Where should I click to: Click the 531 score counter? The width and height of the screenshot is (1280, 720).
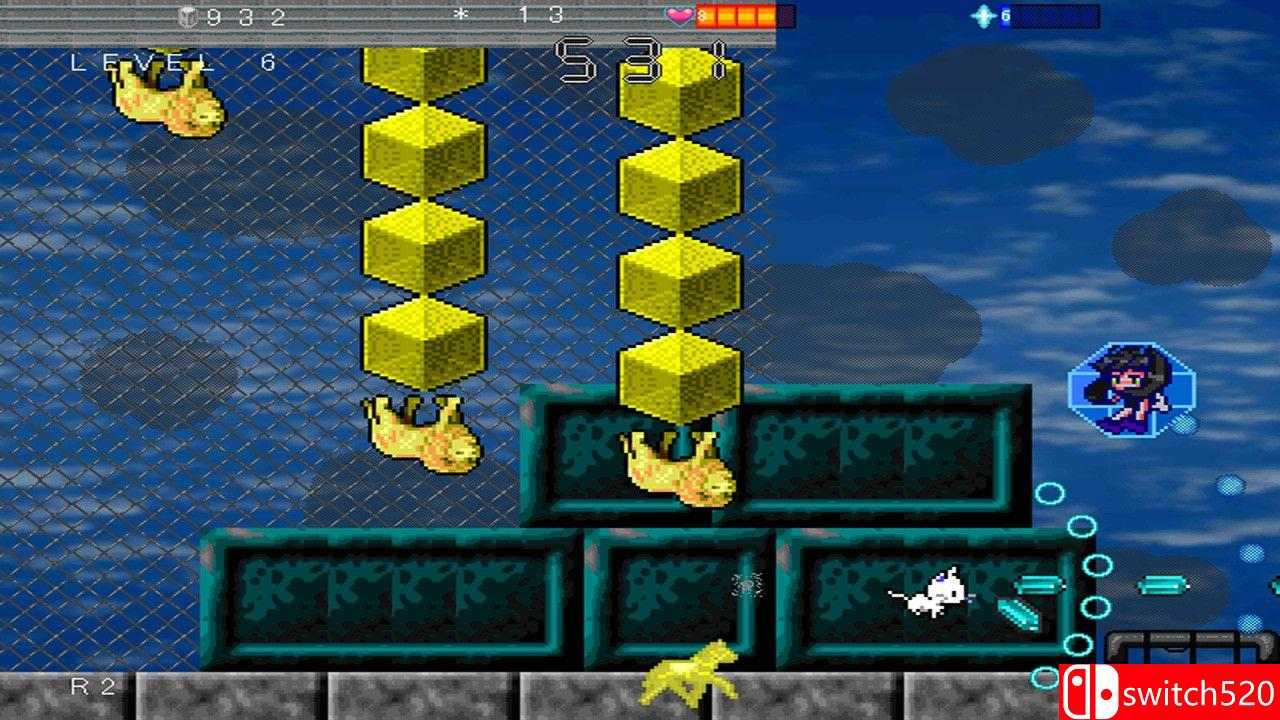tap(640, 58)
